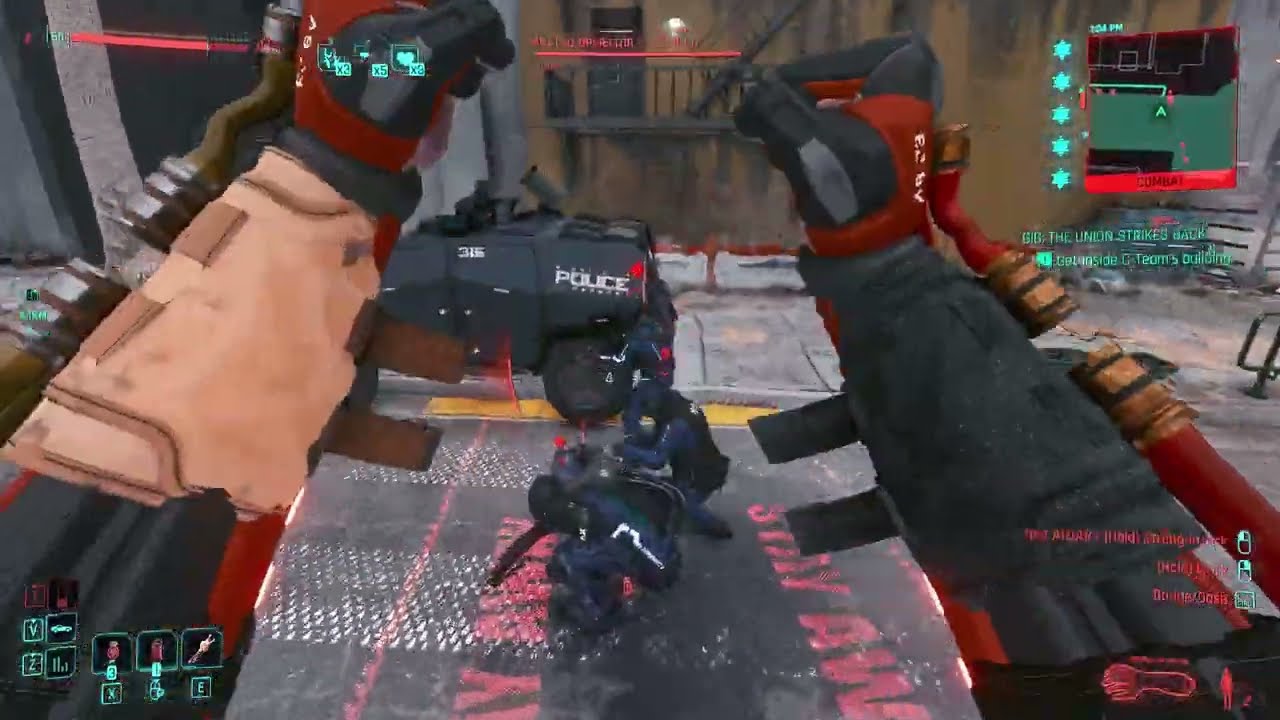1280x720 pixels.
Task: Click the COMBAT state label under the minimap
Action: tap(1160, 180)
